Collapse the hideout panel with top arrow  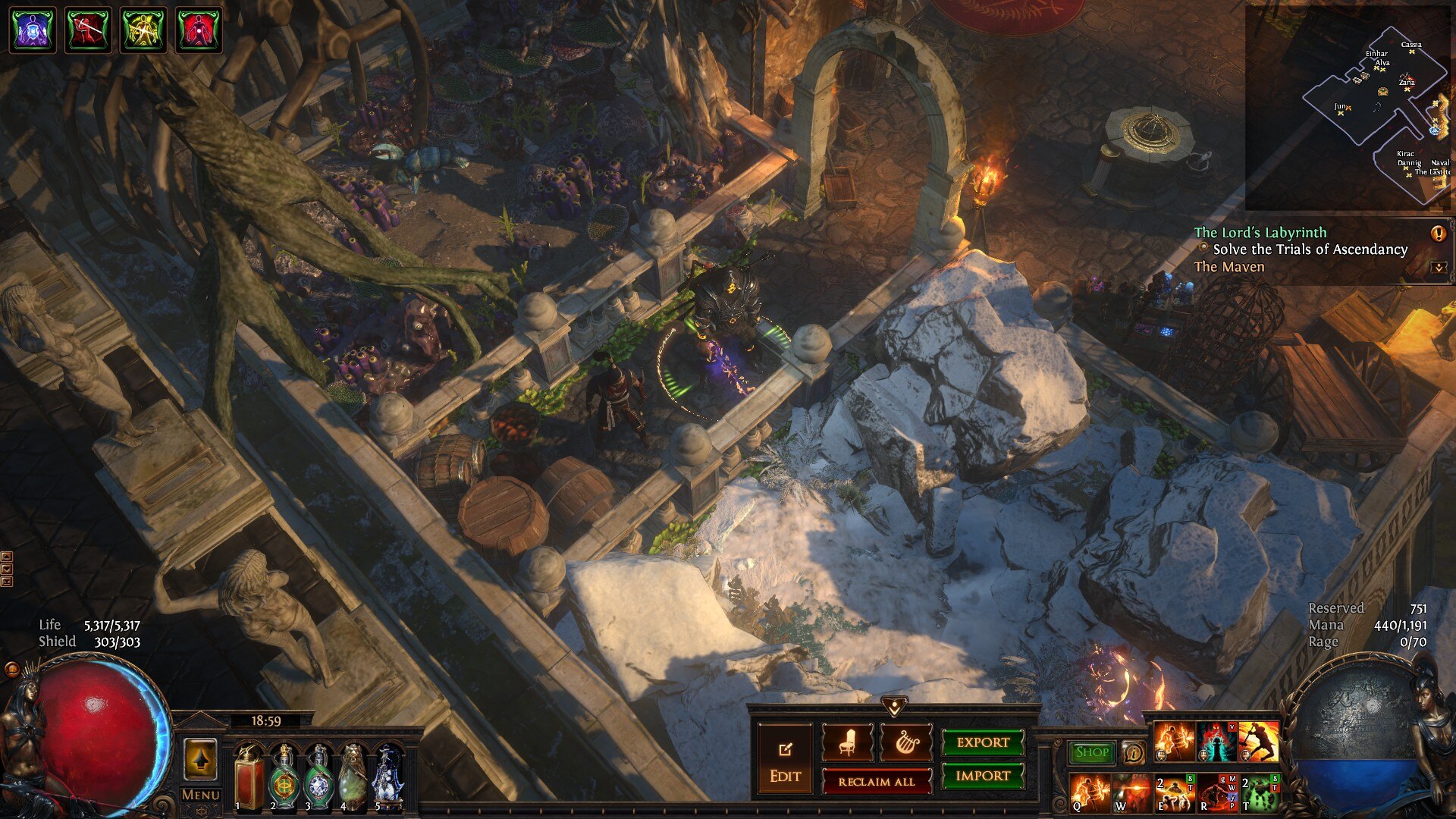click(x=895, y=707)
